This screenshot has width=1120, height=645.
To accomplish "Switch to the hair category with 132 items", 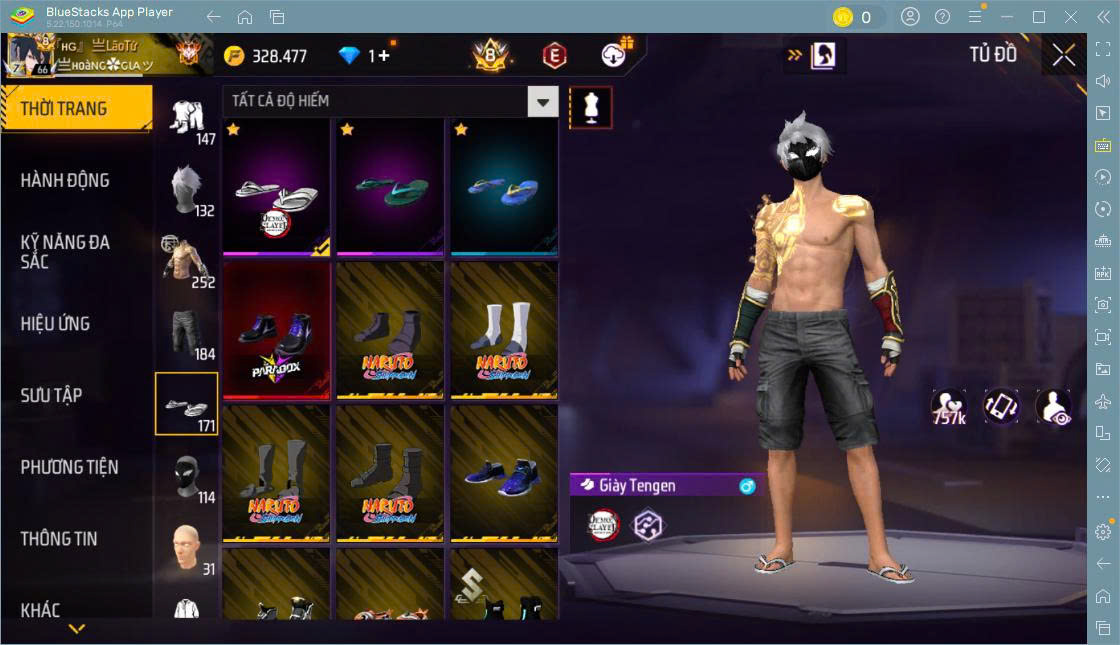I will click(x=187, y=189).
